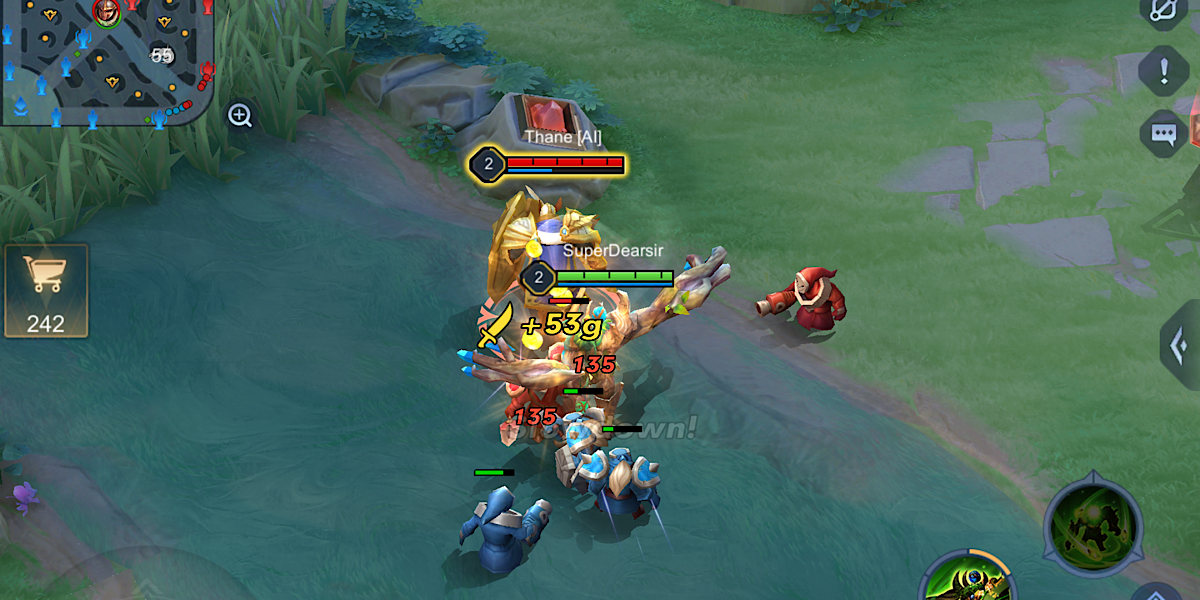Activate the round green swirling ability

[x=1093, y=524]
